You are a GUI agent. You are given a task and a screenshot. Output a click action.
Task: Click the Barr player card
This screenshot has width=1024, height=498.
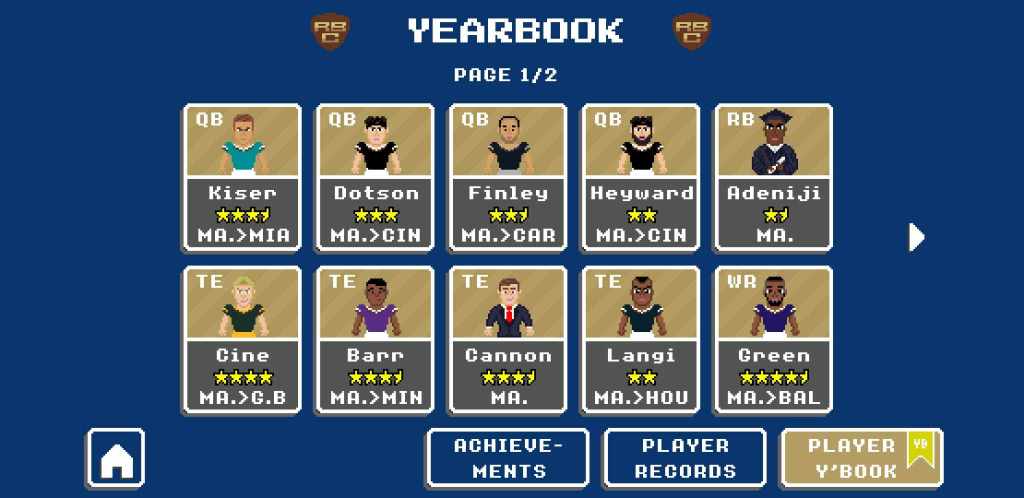pos(375,339)
